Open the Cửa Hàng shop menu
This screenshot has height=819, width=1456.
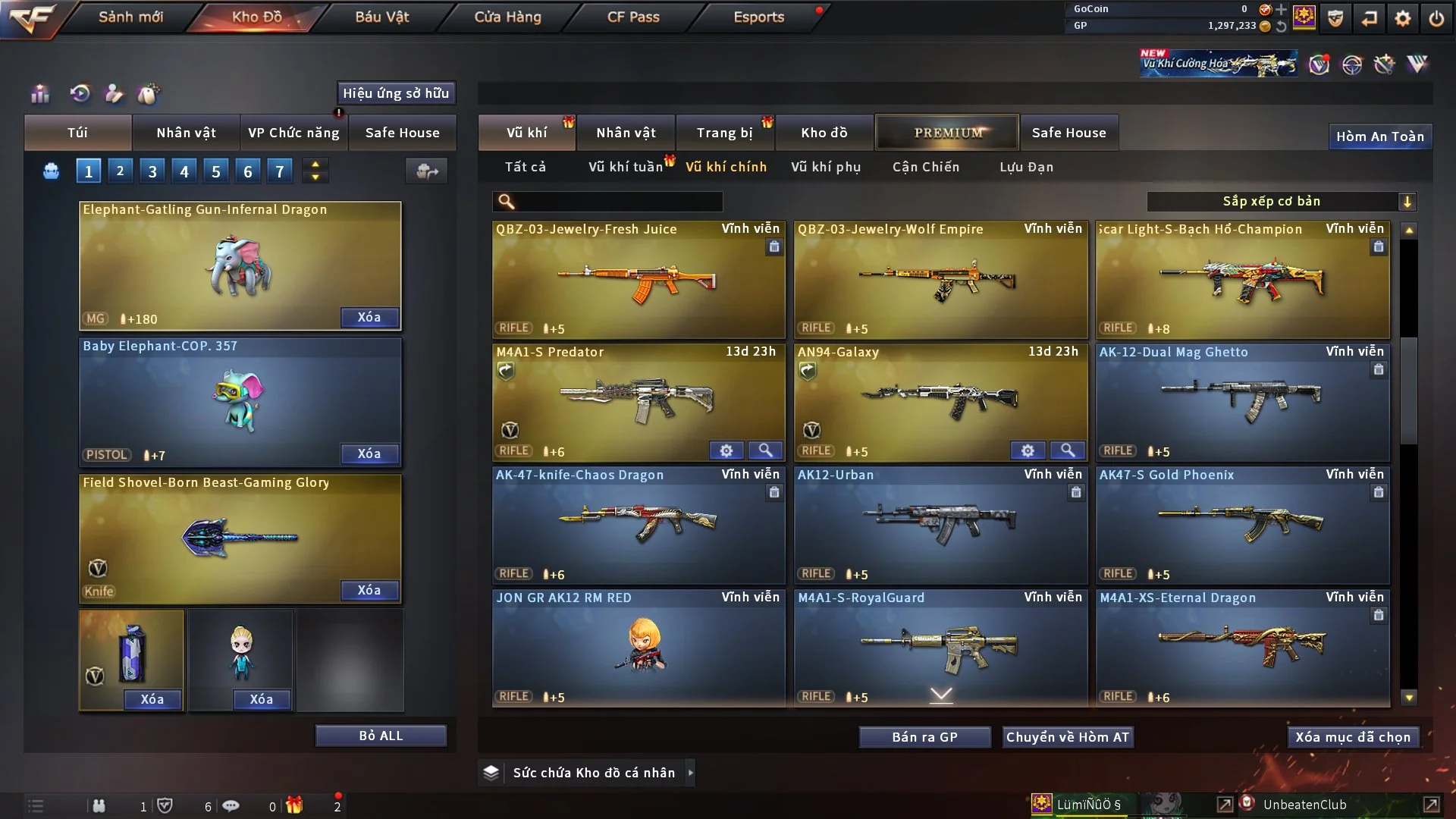(507, 17)
